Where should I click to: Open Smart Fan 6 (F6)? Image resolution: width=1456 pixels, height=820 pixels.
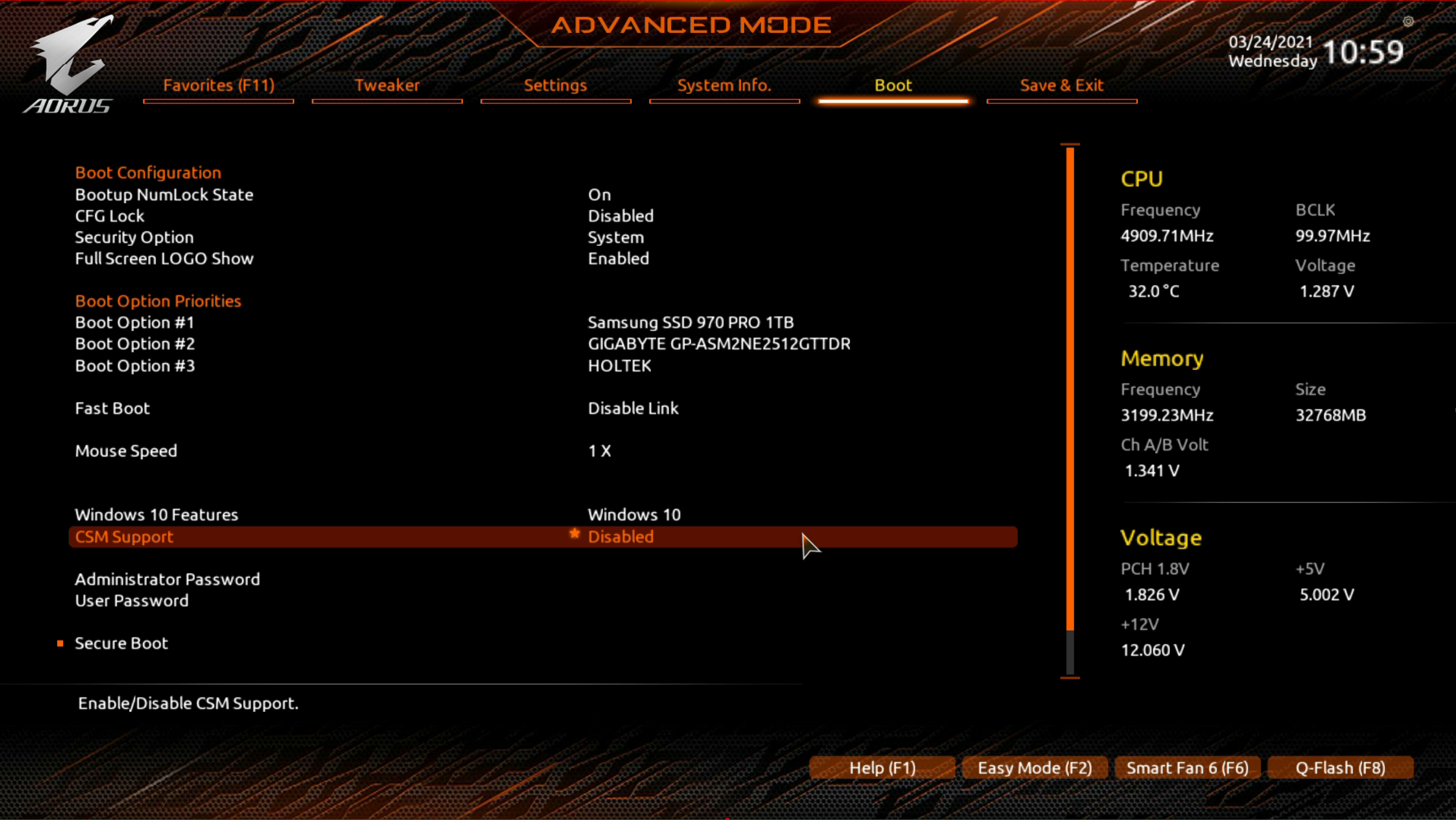1187,768
